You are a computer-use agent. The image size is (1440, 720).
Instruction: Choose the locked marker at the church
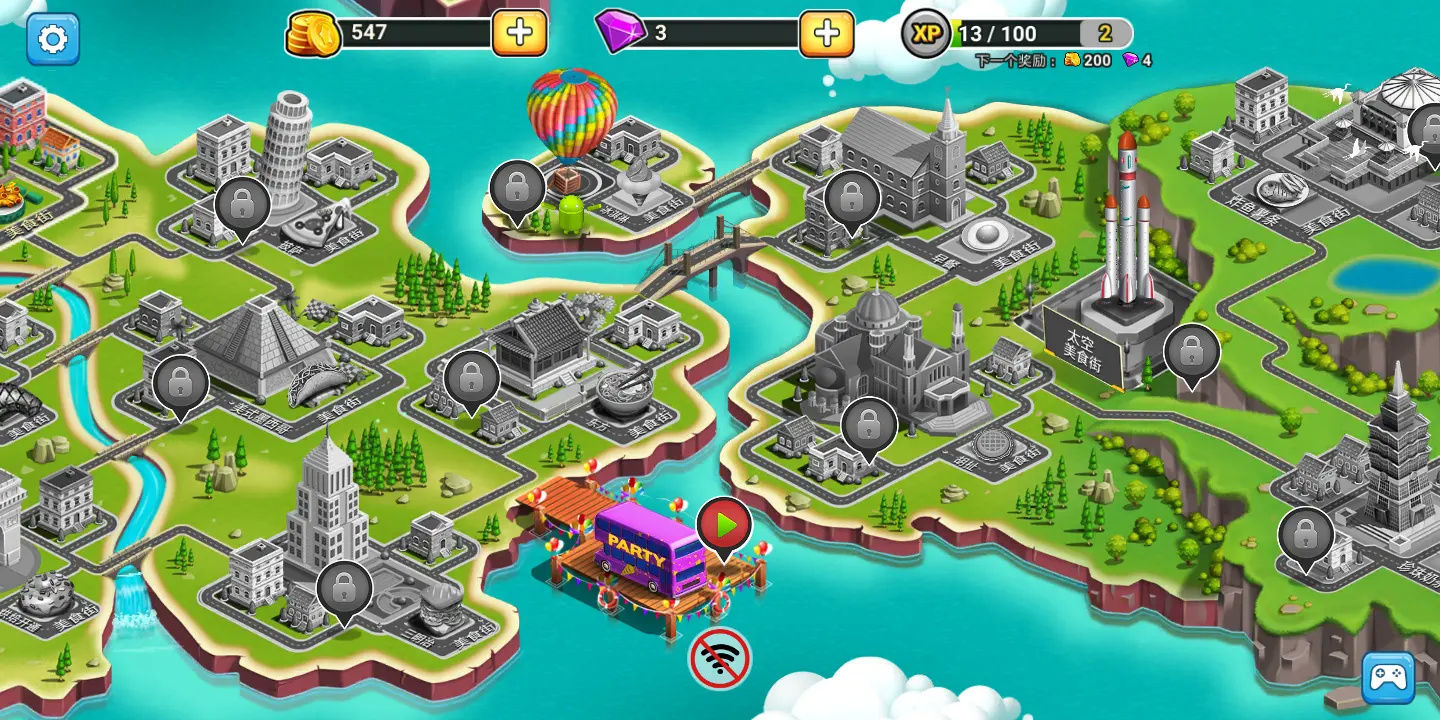(x=851, y=198)
